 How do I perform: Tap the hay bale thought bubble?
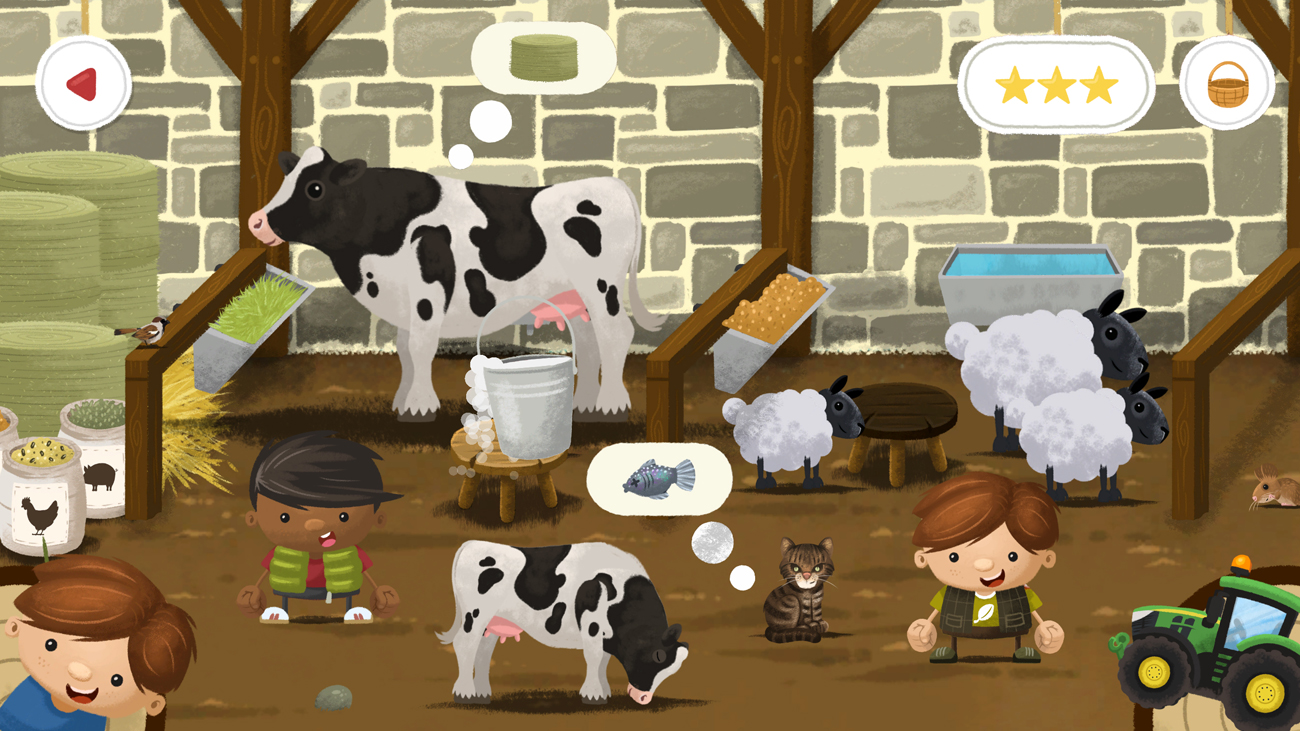(x=542, y=56)
